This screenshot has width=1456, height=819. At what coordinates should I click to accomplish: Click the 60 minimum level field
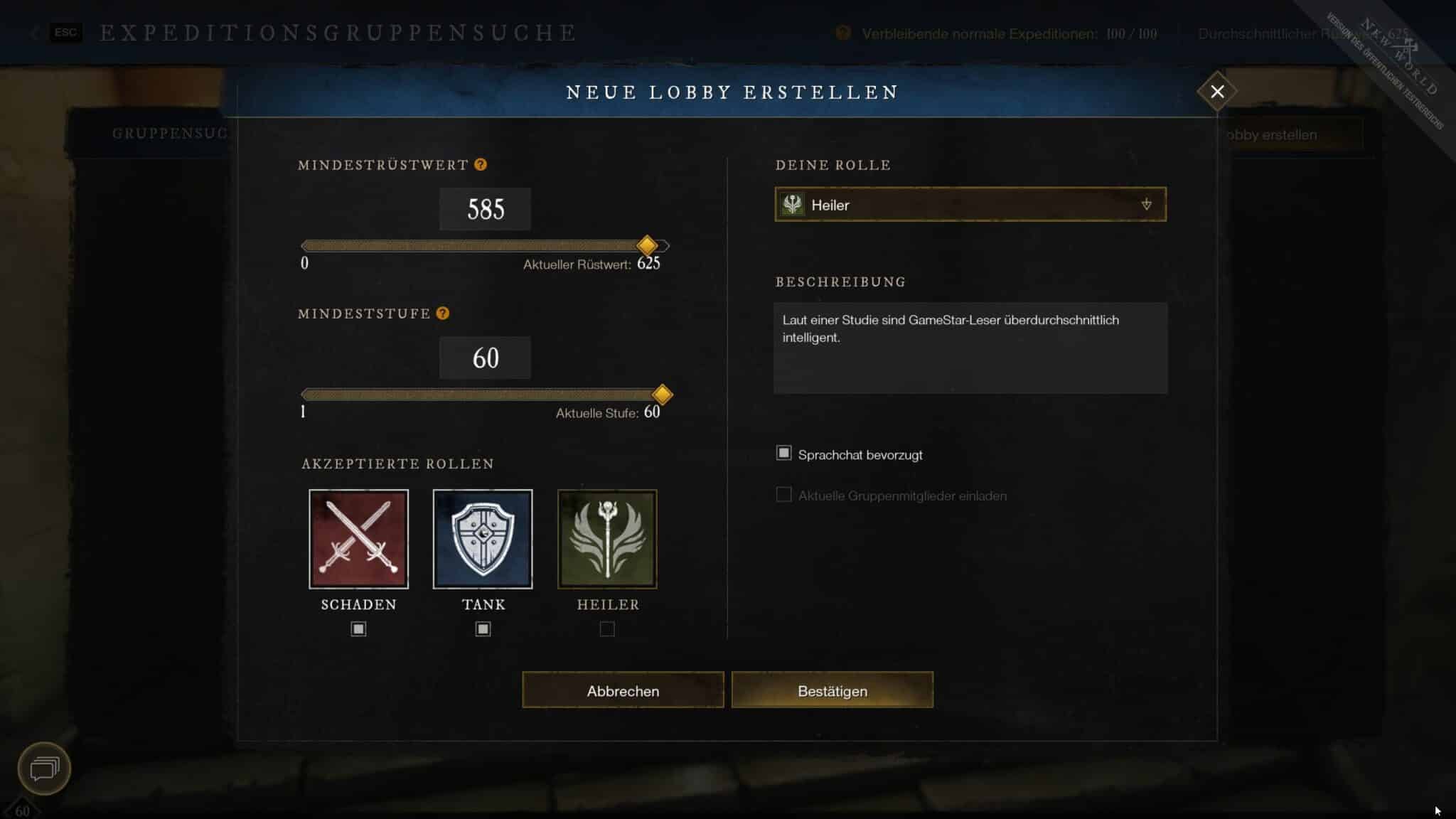point(485,358)
